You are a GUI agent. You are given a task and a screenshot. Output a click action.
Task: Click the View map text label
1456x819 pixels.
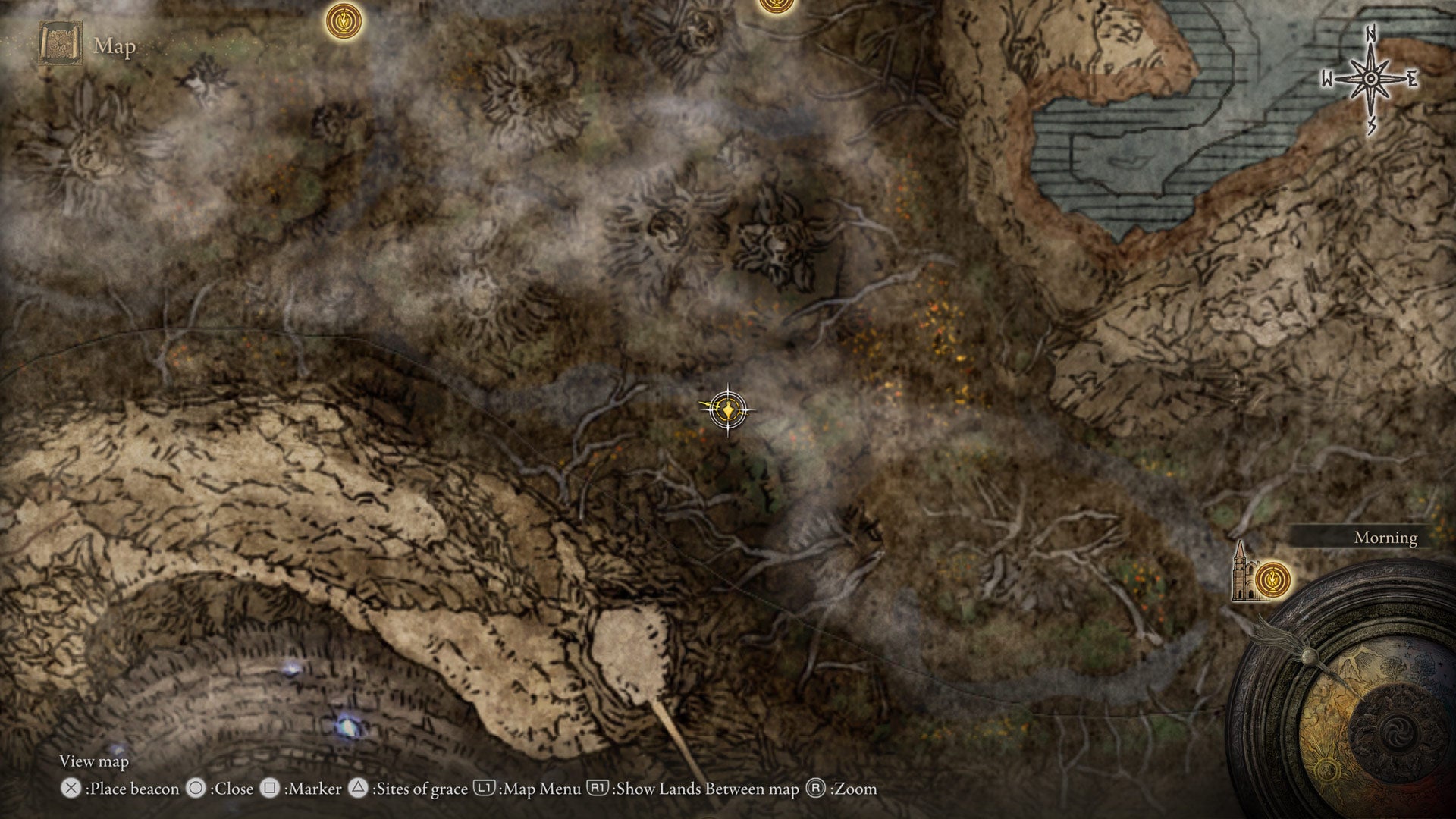(x=95, y=761)
